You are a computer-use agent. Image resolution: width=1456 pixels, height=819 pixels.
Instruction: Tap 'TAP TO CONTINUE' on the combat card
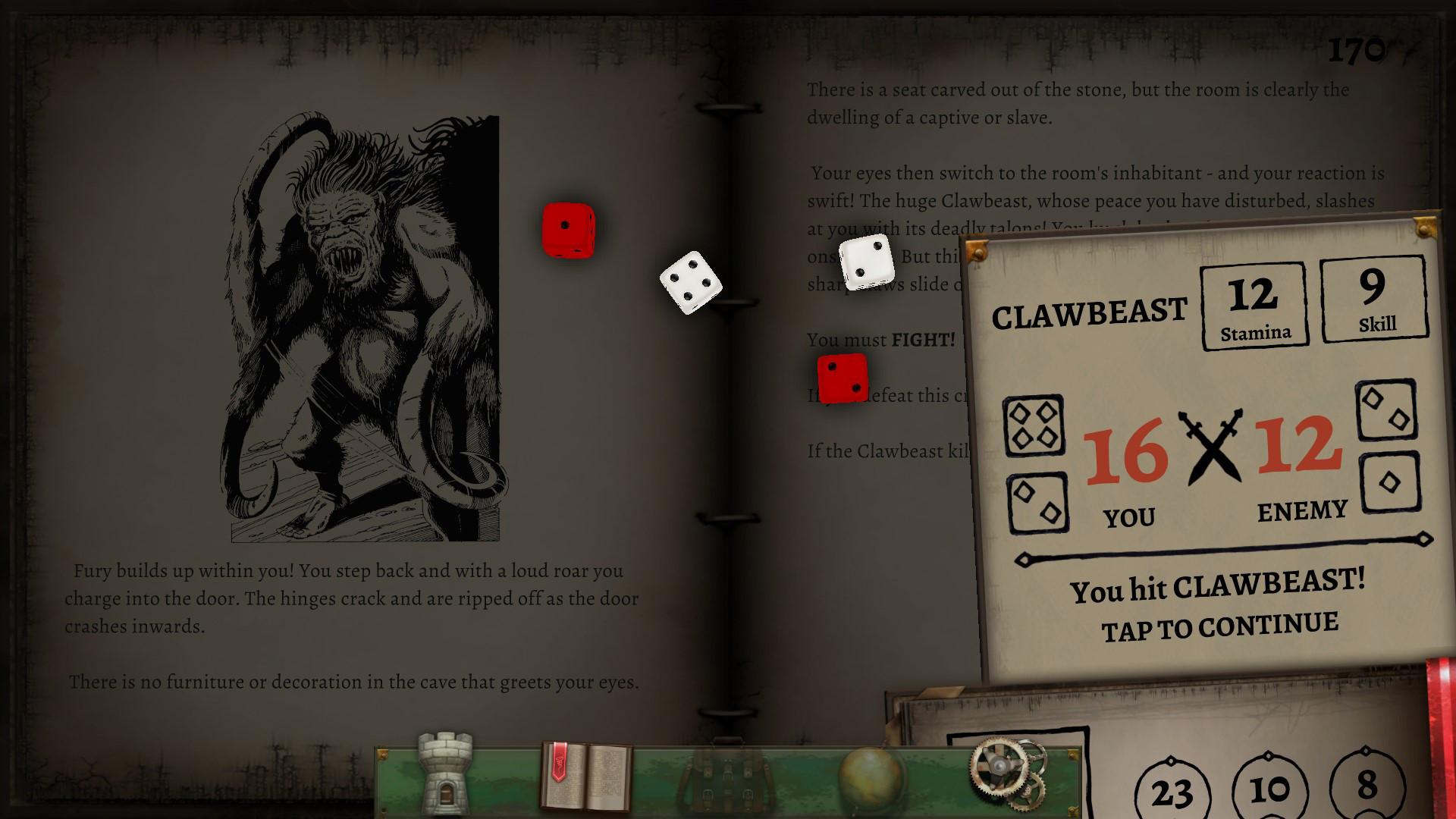1219,624
